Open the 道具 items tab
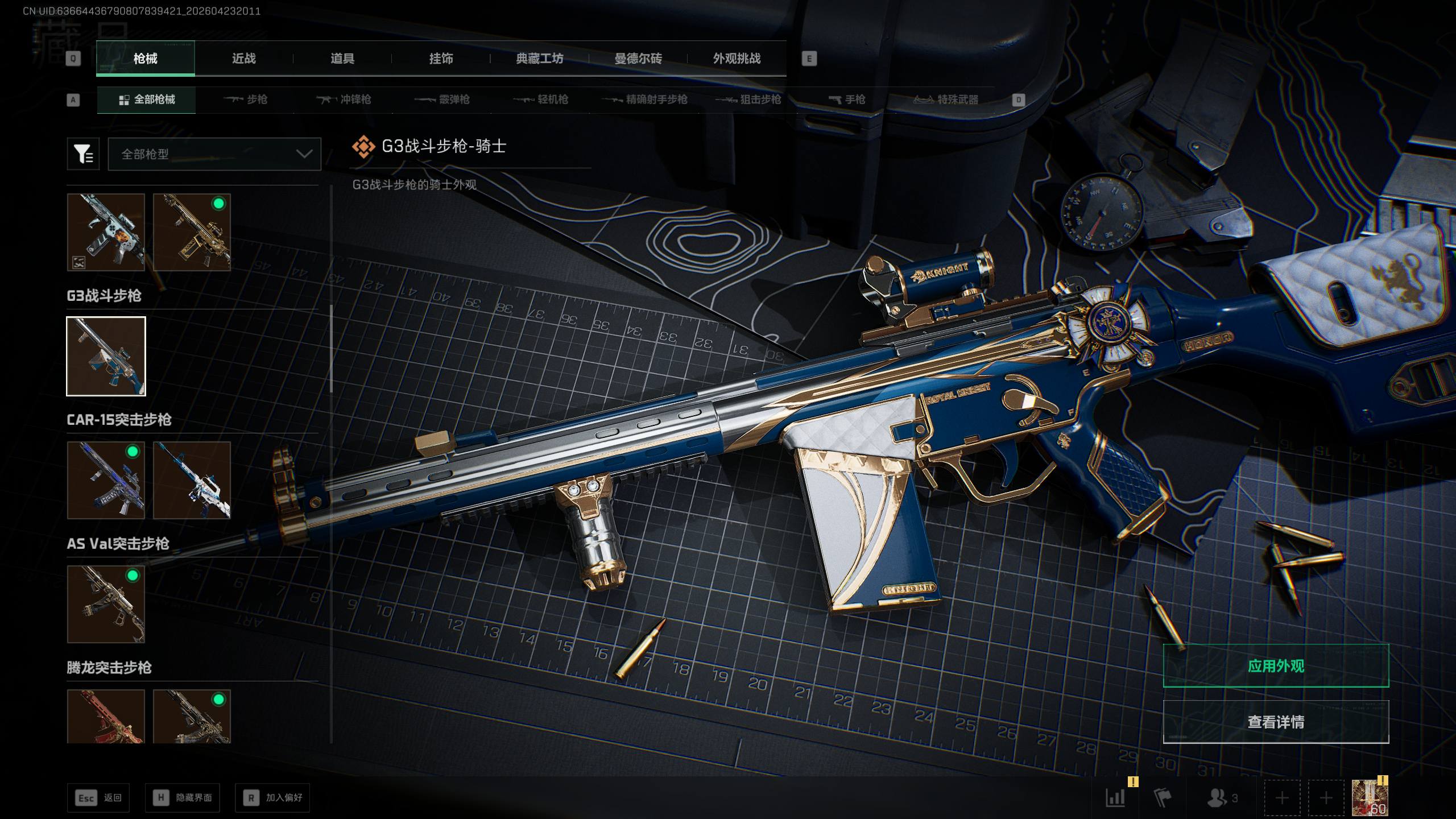This screenshot has height=819, width=1456. click(342, 59)
